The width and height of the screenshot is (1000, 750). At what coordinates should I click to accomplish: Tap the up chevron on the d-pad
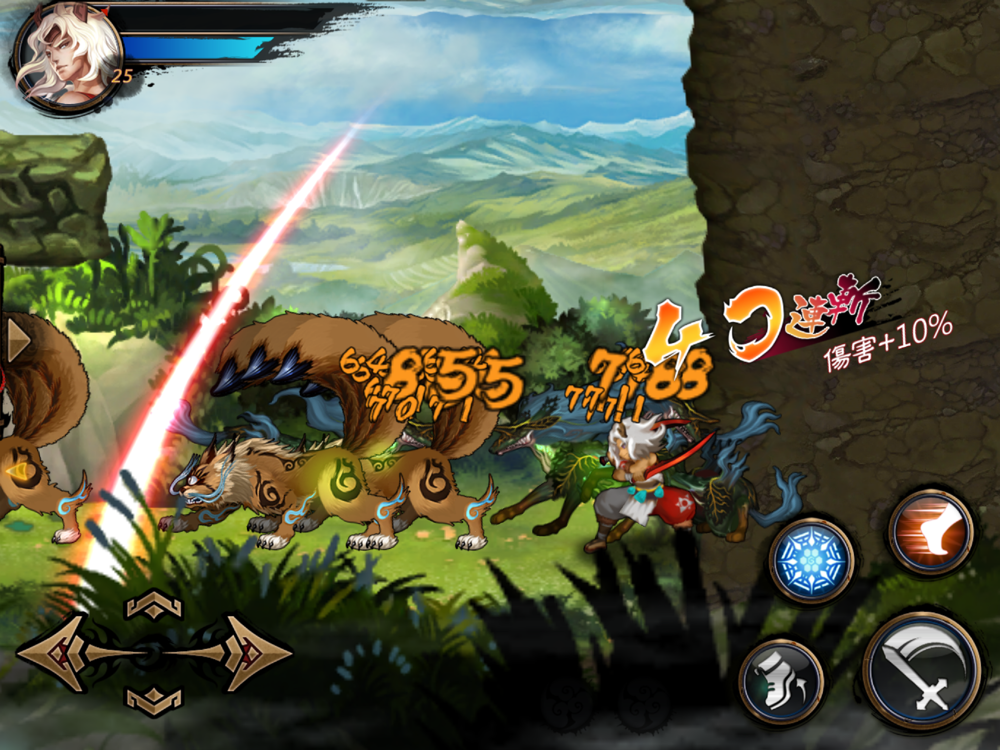click(153, 604)
